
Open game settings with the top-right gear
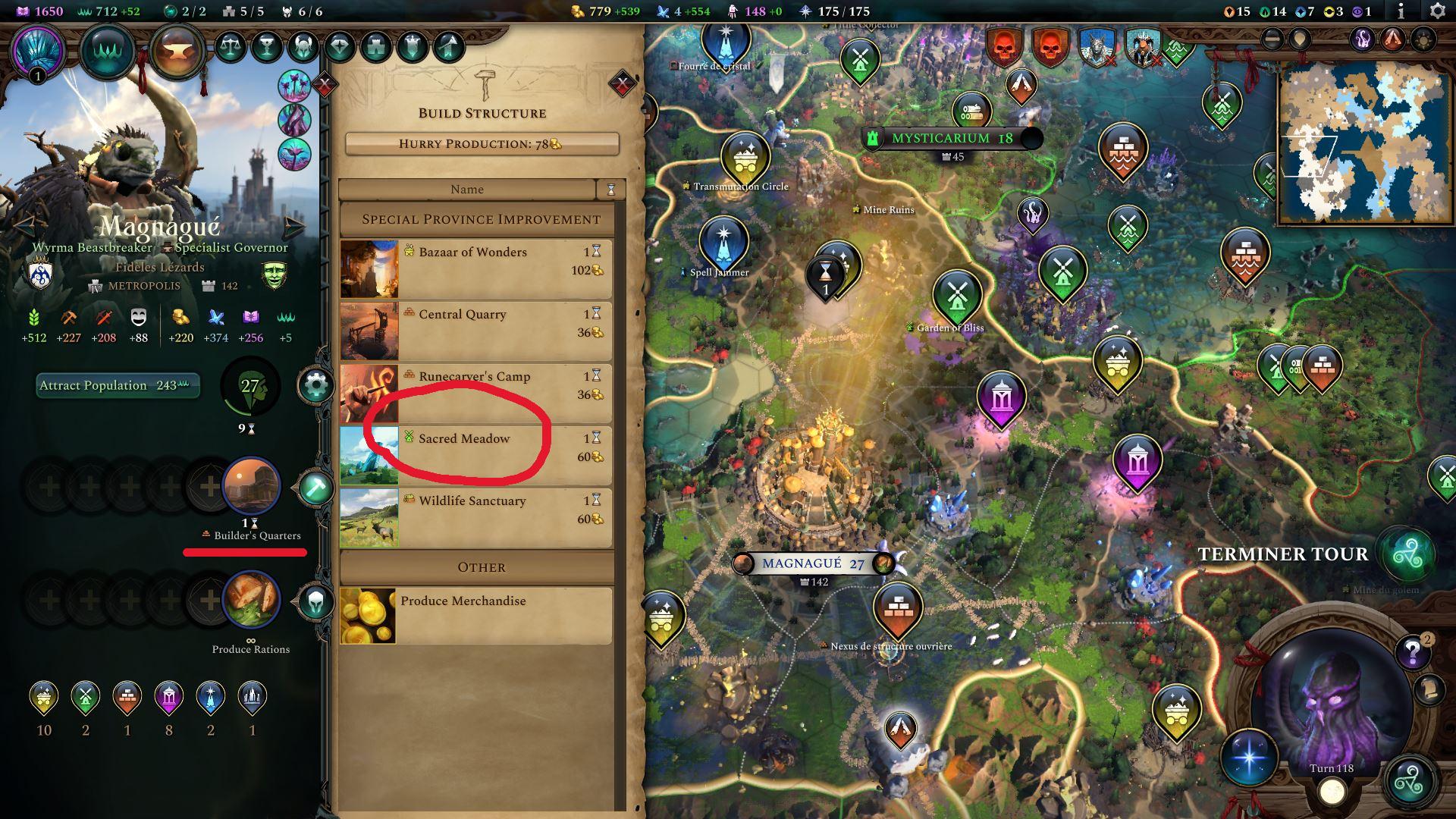point(1437,11)
